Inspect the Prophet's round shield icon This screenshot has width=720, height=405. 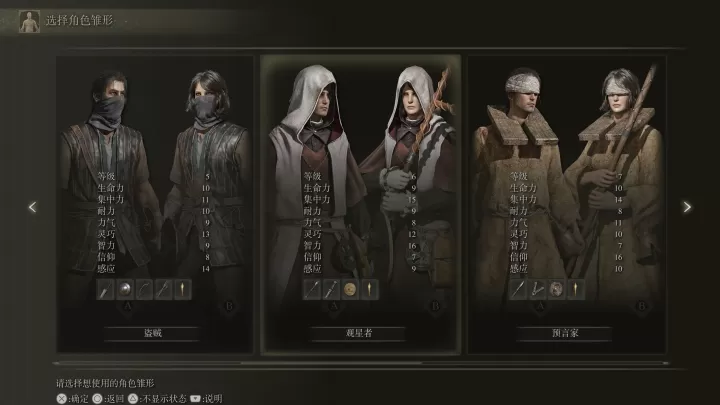pyautogui.click(x=557, y=290)
